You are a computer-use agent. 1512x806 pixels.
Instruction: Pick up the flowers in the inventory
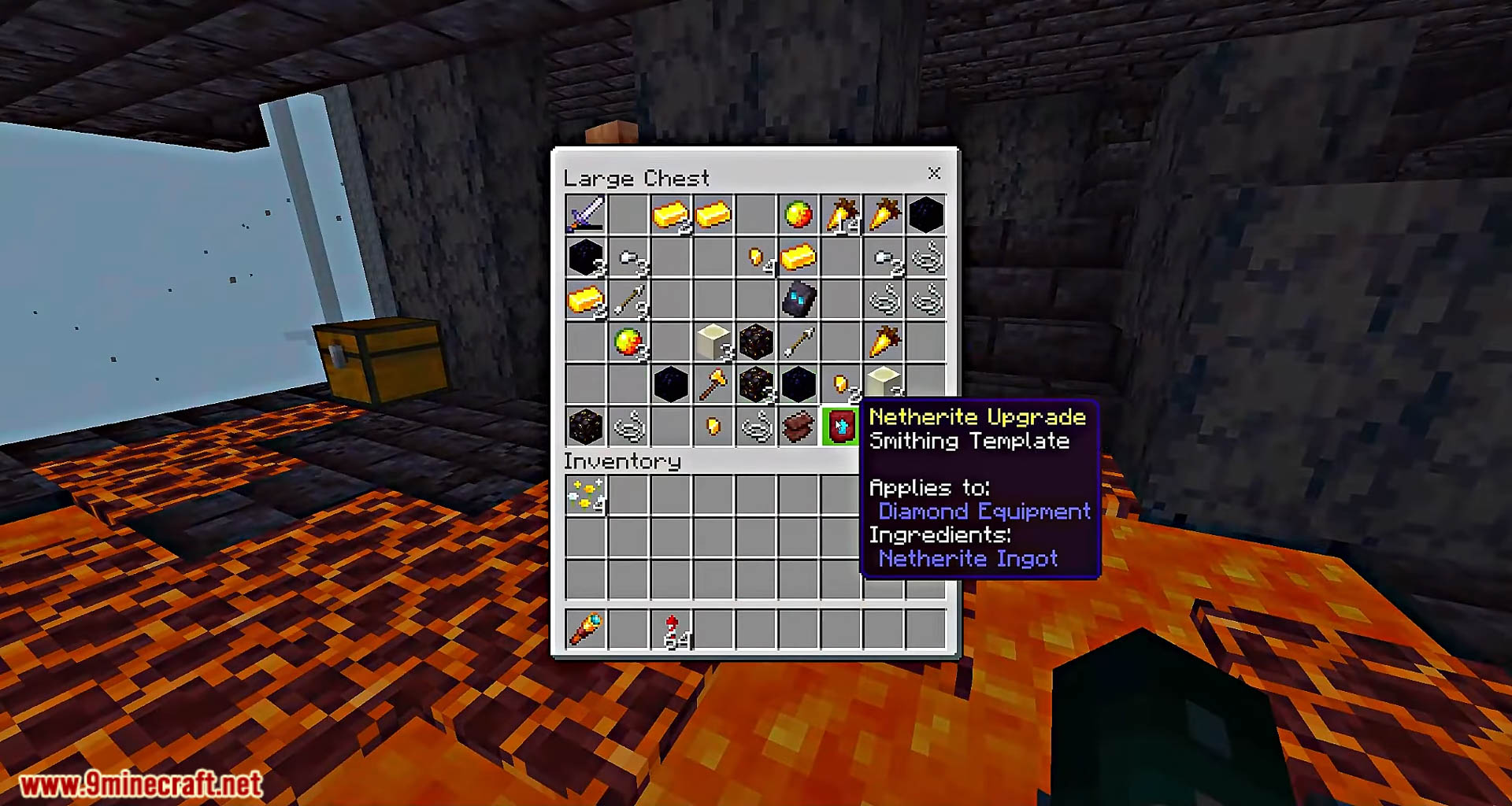click(585, 494)
